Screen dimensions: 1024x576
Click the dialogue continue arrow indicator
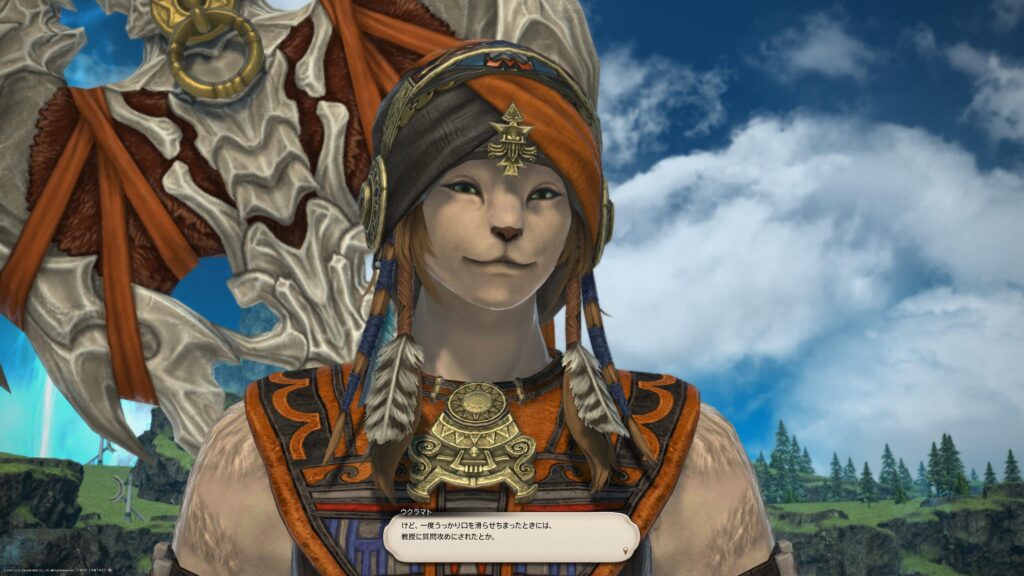point(627,550)
